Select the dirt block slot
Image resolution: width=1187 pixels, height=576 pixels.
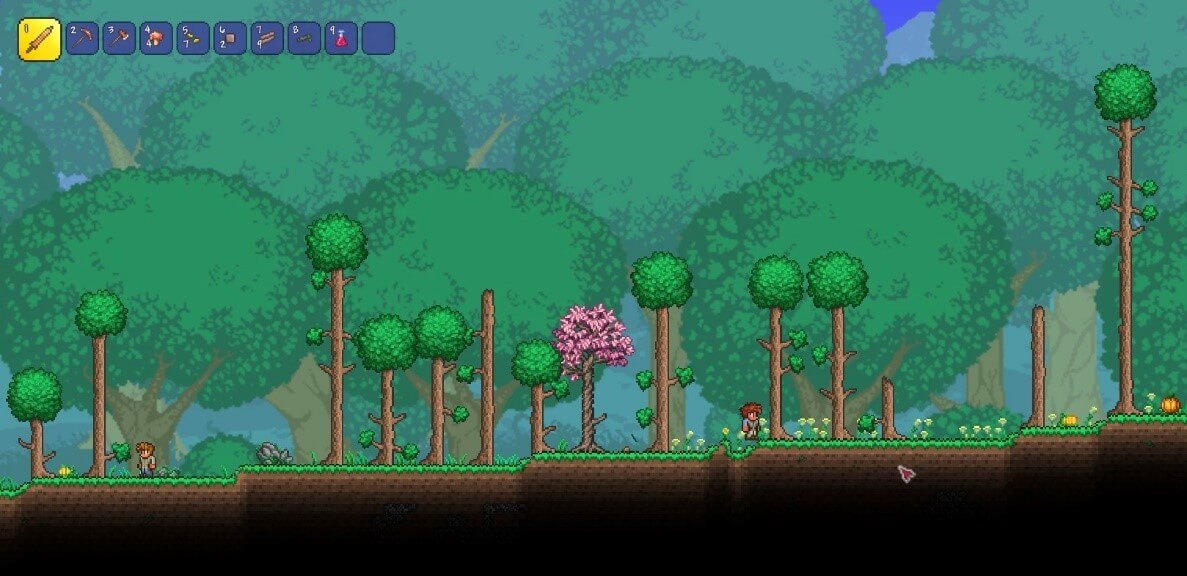pos(230,39)
